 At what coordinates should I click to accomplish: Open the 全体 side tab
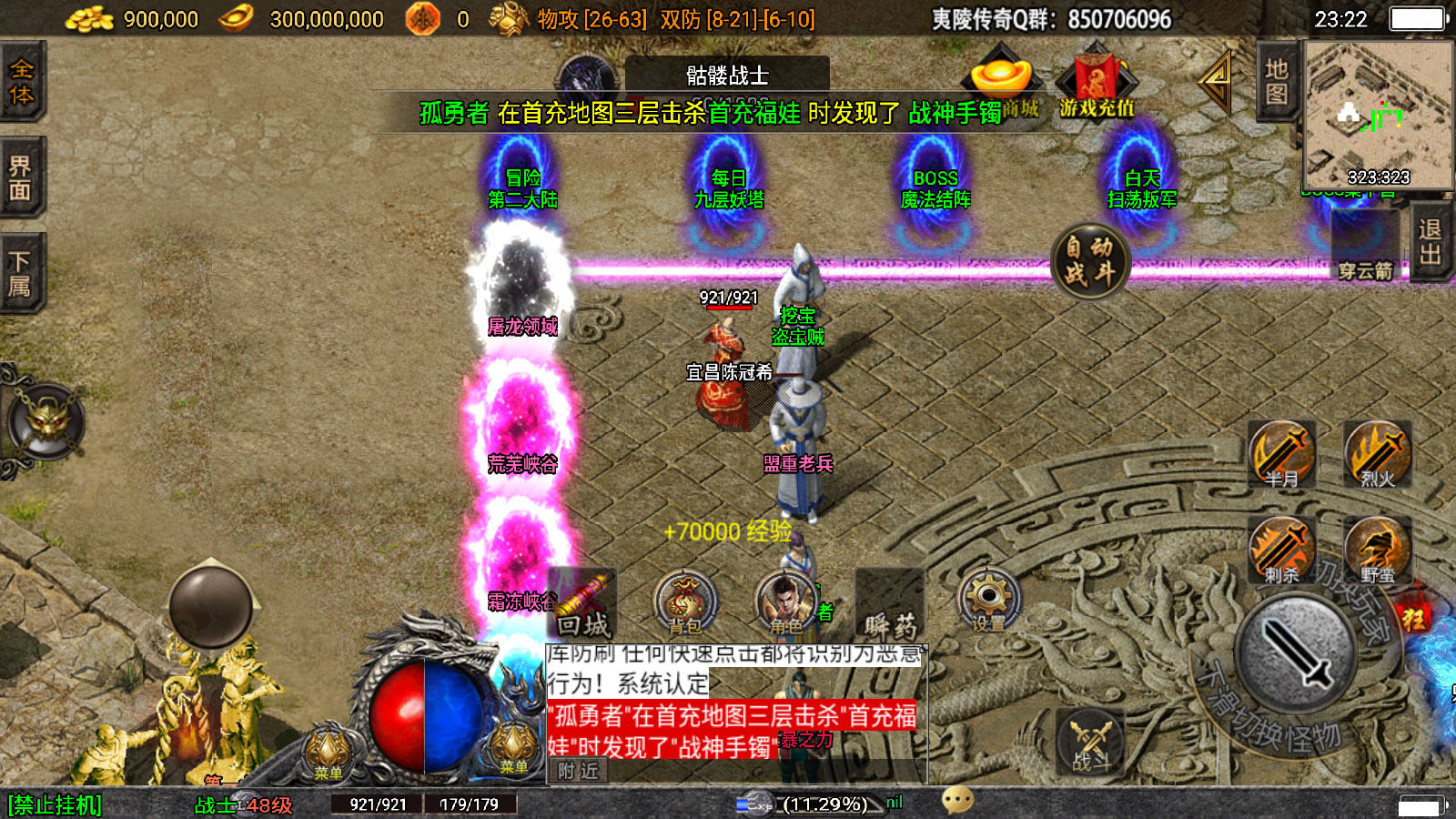pyautogui.click(x=22, y=82)
